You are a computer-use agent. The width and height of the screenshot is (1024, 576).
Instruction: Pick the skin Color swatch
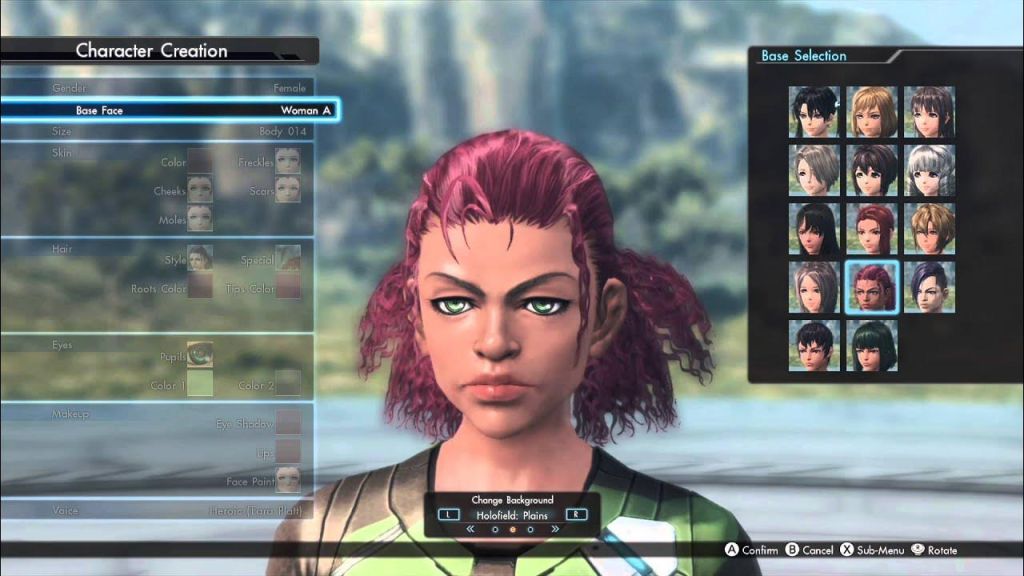pos(200,161)
